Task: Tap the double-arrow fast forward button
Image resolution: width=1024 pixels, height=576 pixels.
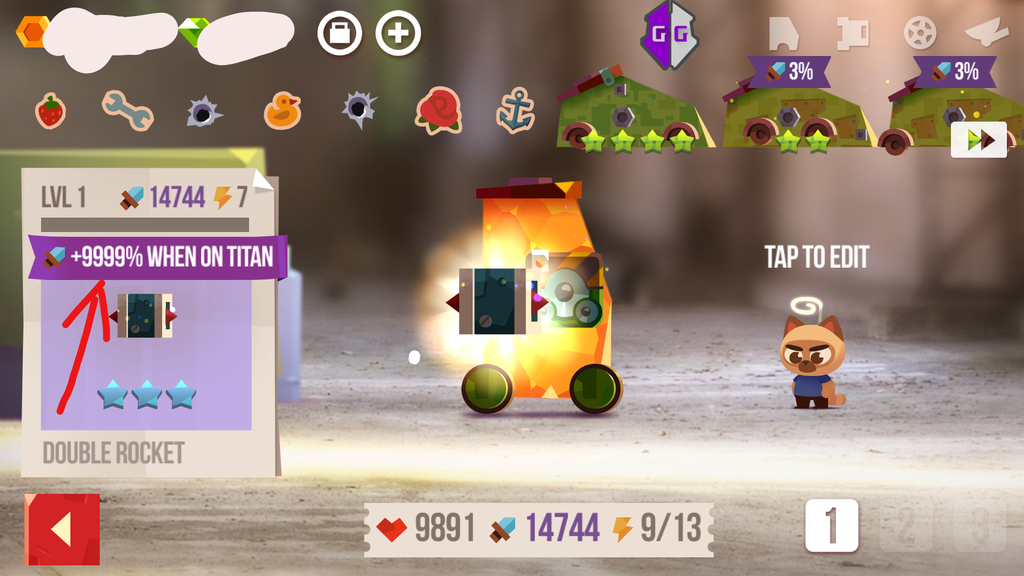Action: coord(979,139)
